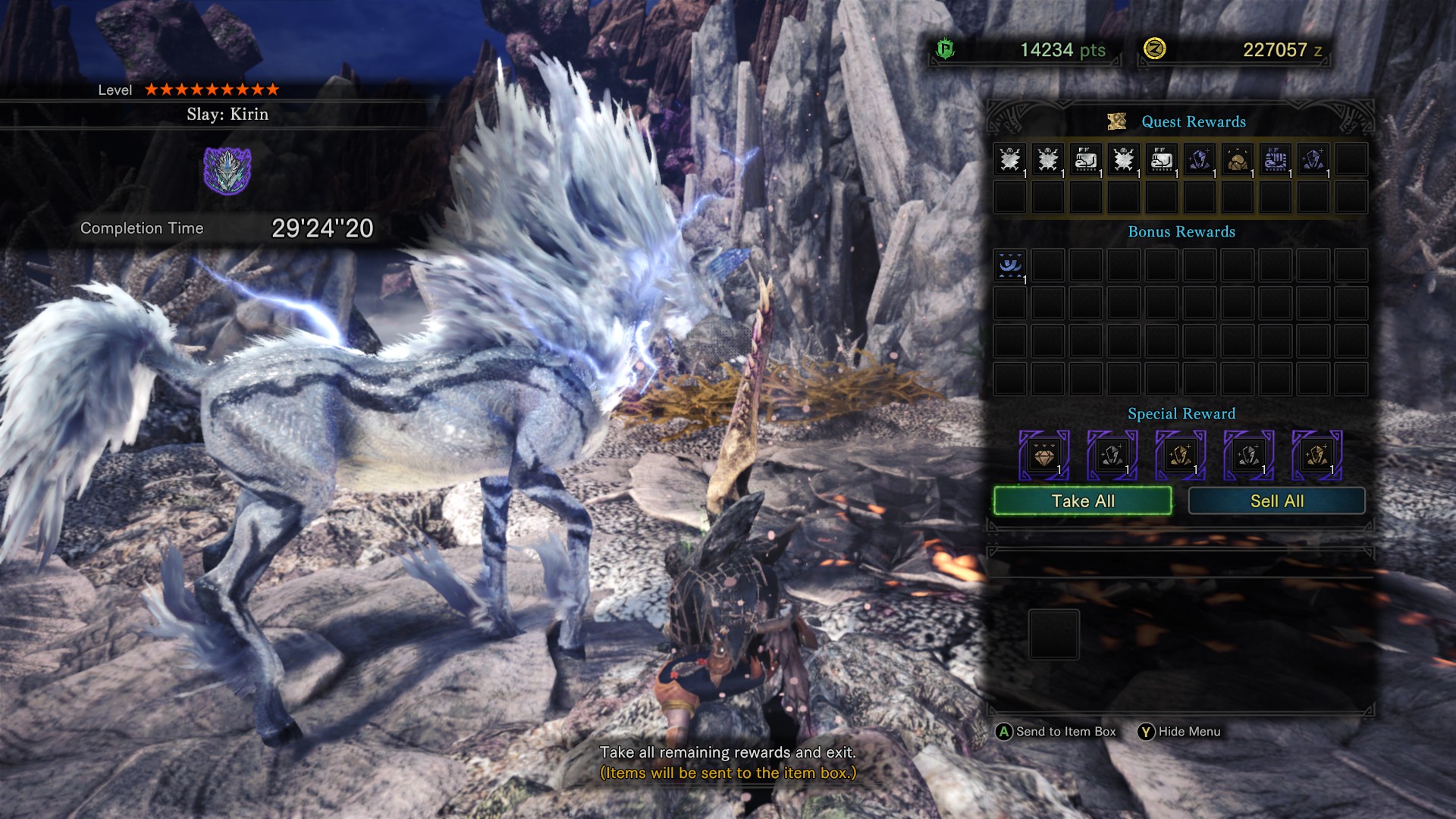Select the blue item in Bonus Rewards
Screen dimensions: 1456x819
coord(1010,266)
